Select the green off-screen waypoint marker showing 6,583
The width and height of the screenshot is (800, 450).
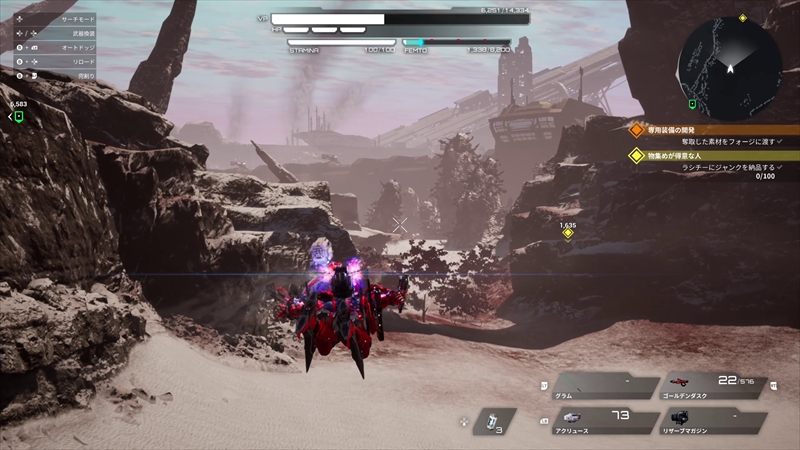pyautogui.click(x=18, y=117)
